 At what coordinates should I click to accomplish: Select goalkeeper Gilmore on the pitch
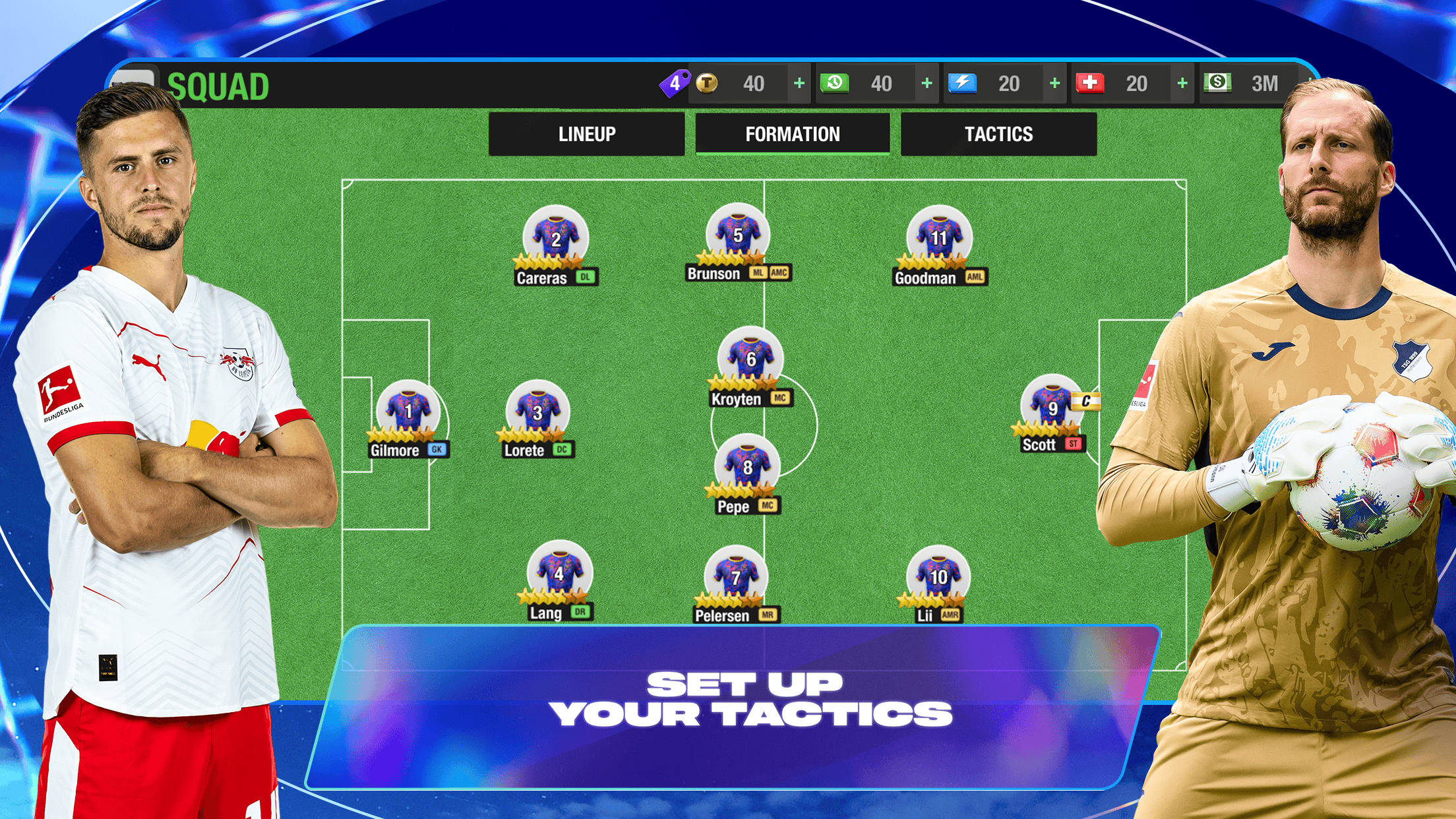(408, 412)
